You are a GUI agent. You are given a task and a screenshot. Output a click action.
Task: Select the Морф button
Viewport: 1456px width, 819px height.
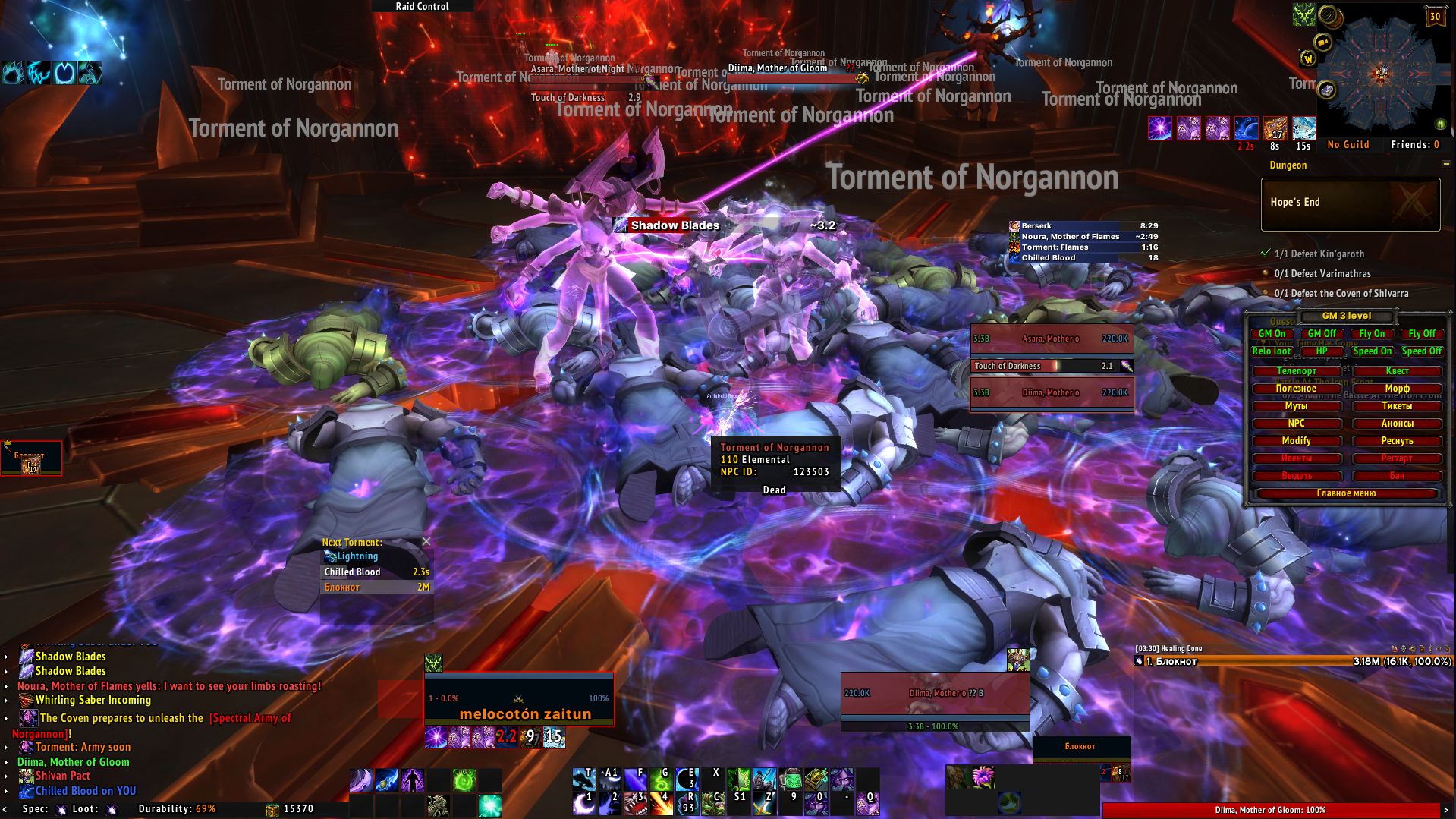pyautogui.click(x=1397, y=389)
